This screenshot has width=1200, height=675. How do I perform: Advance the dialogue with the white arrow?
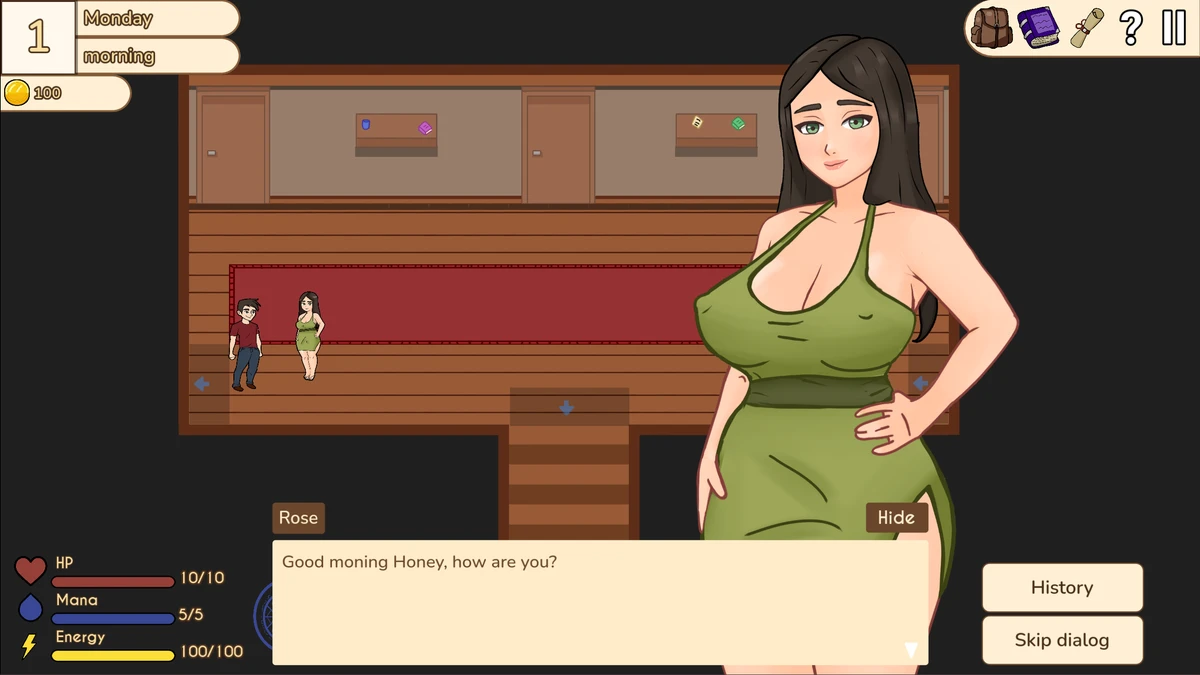[x=911, y=650]
